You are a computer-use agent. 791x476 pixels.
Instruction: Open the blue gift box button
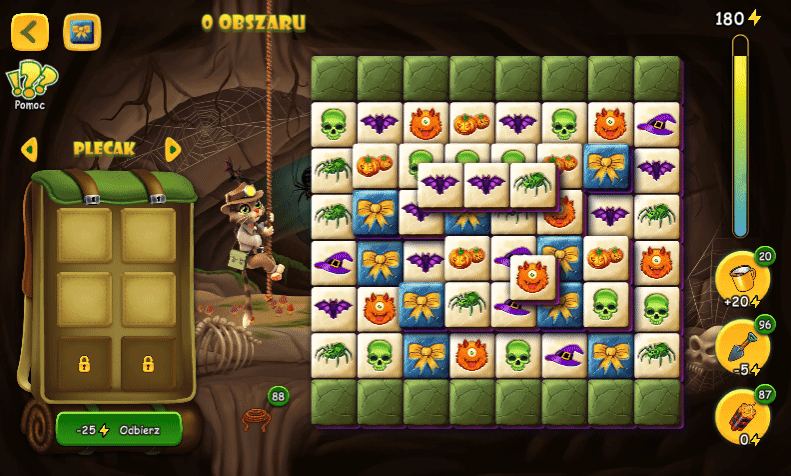click(x=82, y=32)
